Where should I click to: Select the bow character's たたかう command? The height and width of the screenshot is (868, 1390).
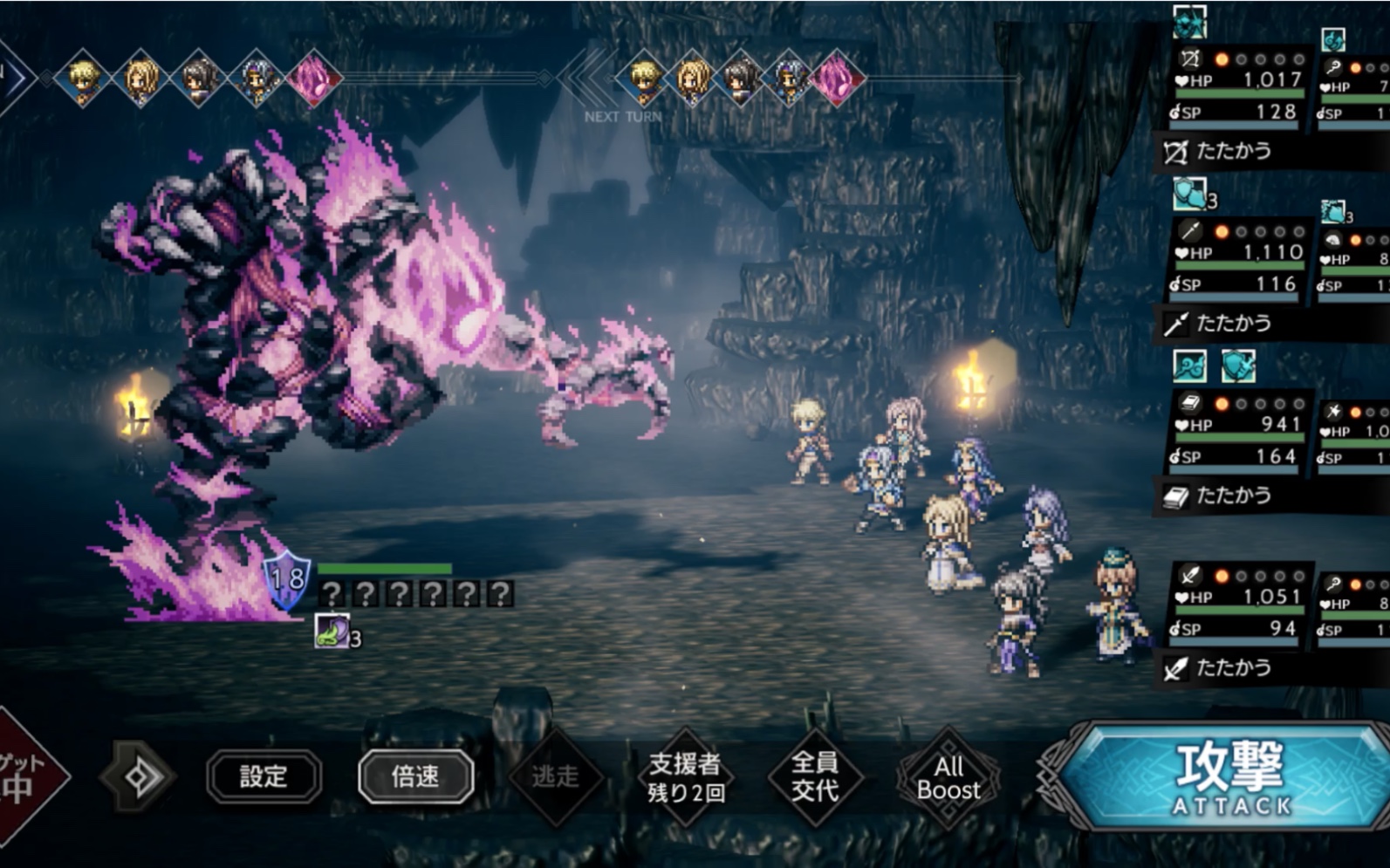coord(1232,152)
